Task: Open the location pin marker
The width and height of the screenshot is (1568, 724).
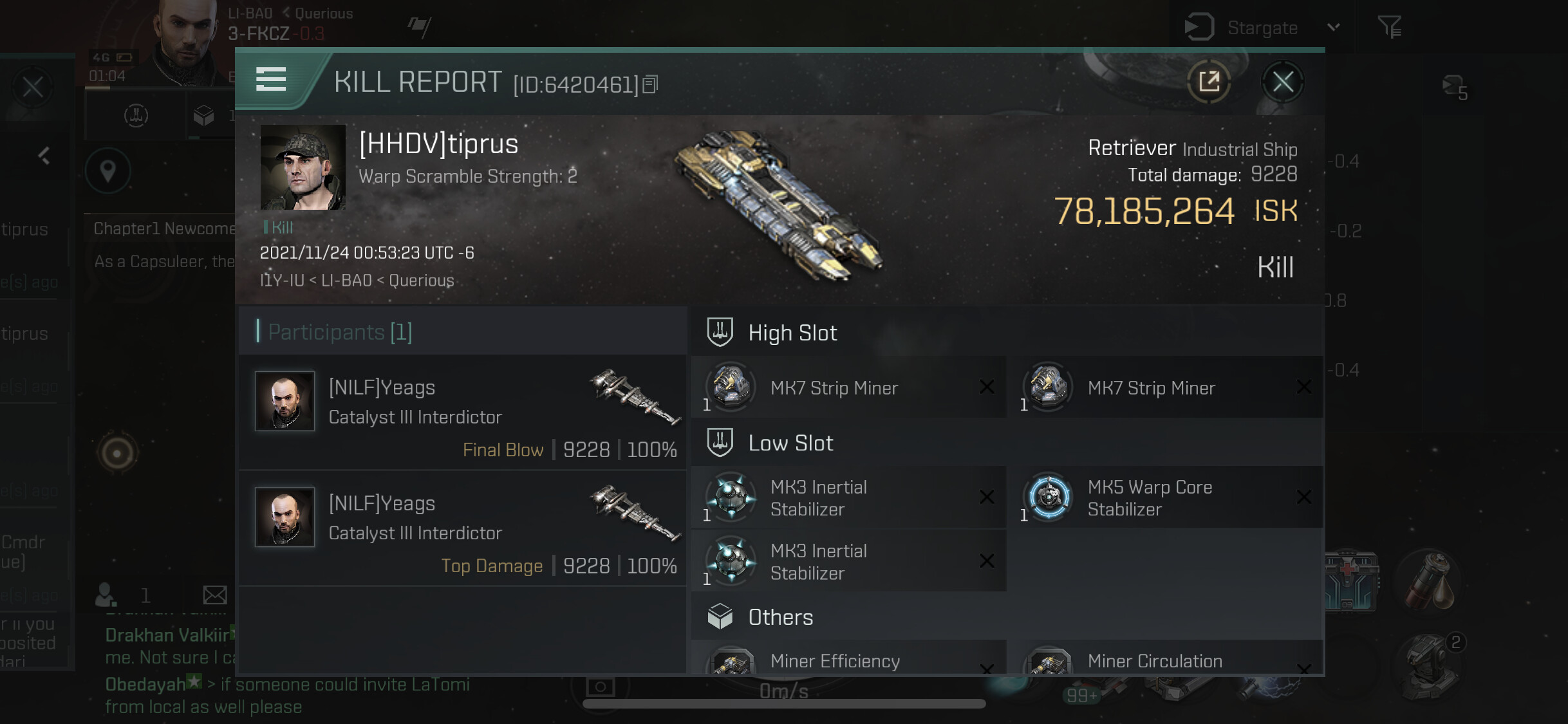Action: click(108, 171)
